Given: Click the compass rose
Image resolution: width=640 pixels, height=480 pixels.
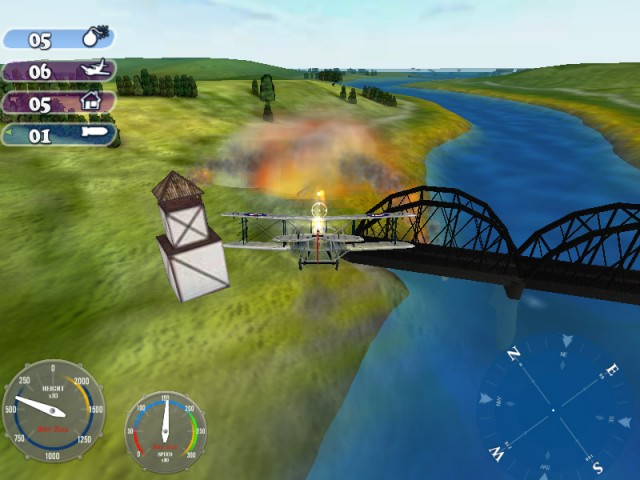Looking at the screenshot, I should point(553,410).
